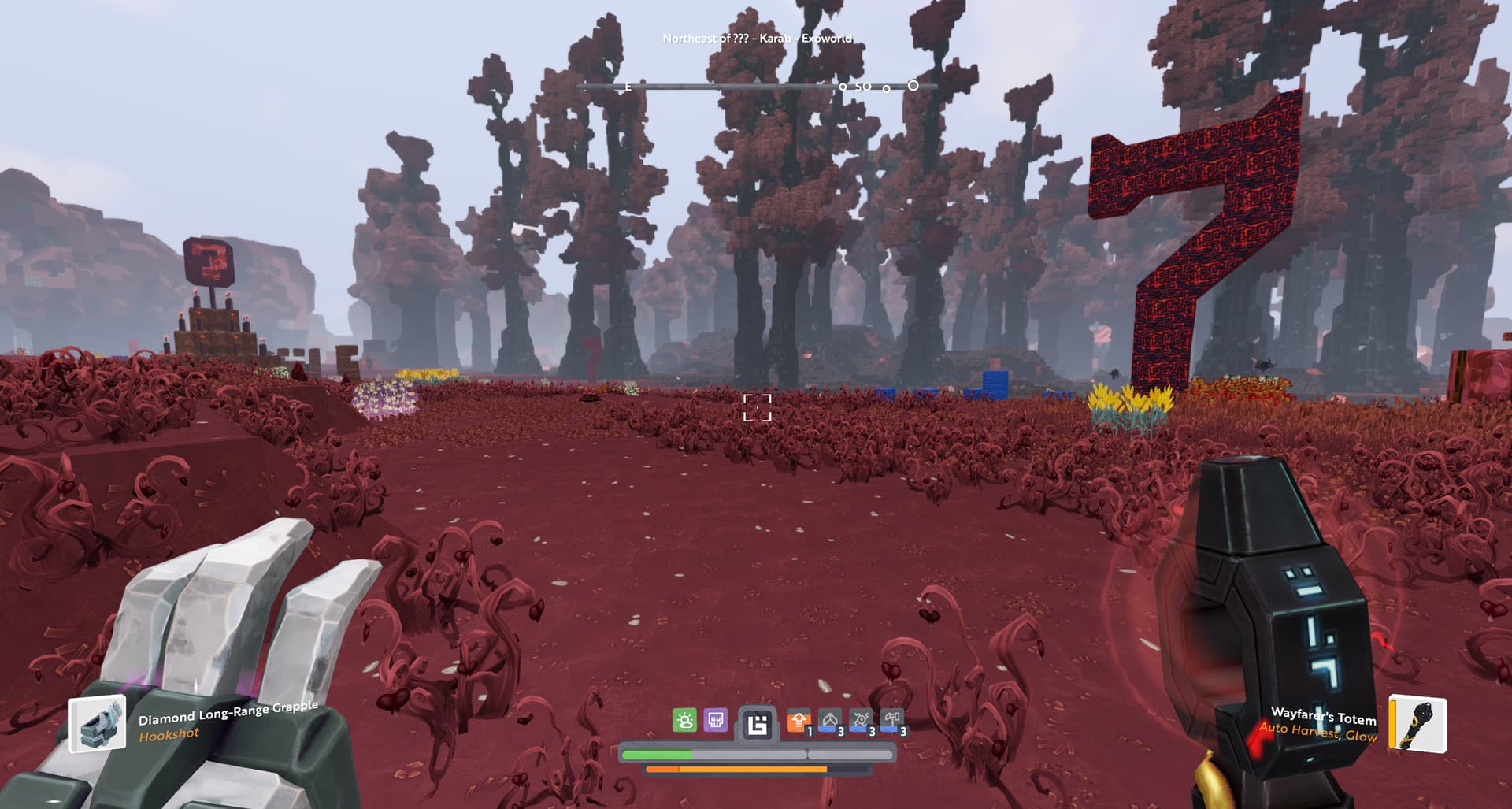Open the central Boundless logo menu button
This screenshot has width=1512, height=809.
click(x=757, y=725)
